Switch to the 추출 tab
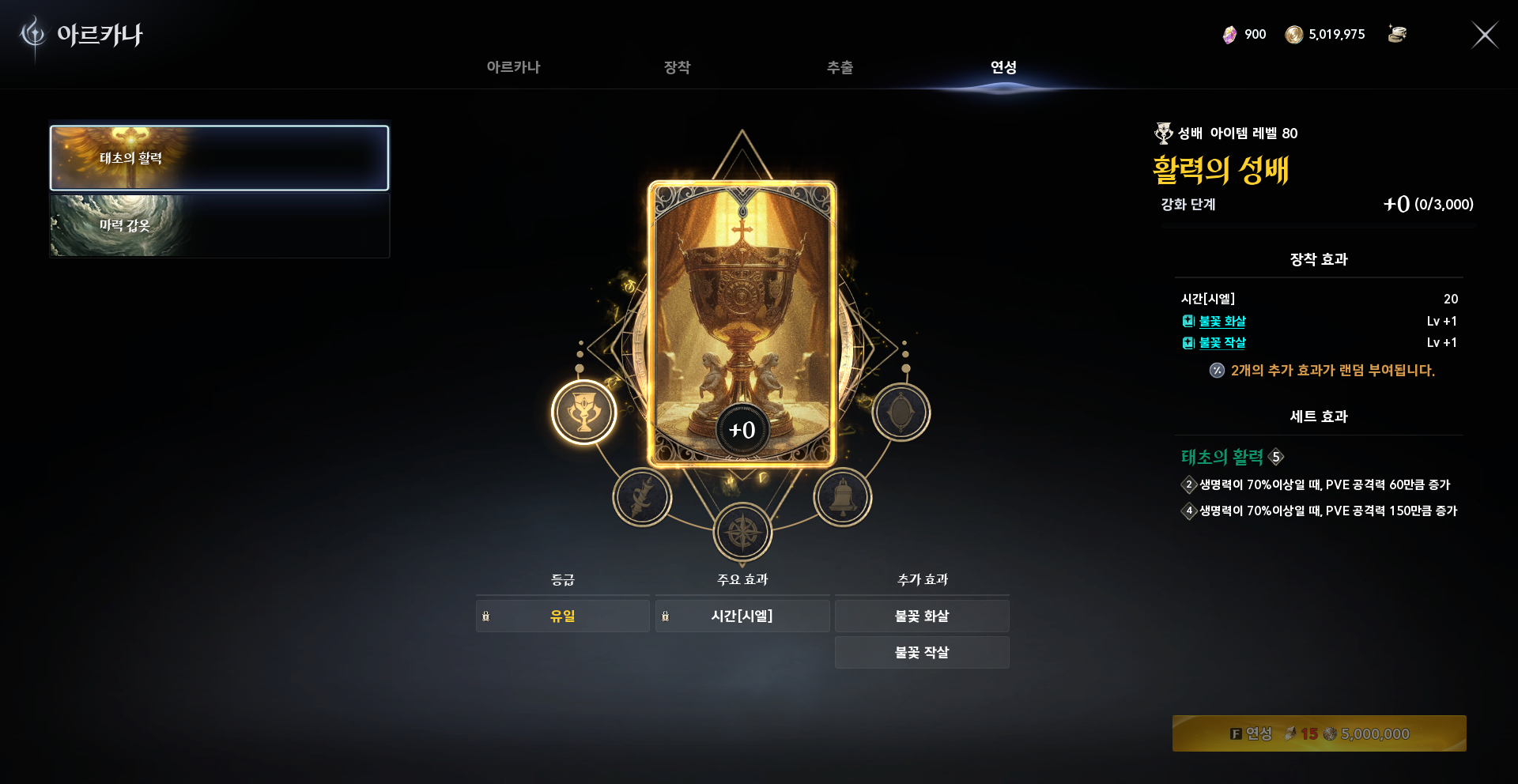The width and height of the screenshot is (1518, 784). [840, 68]
